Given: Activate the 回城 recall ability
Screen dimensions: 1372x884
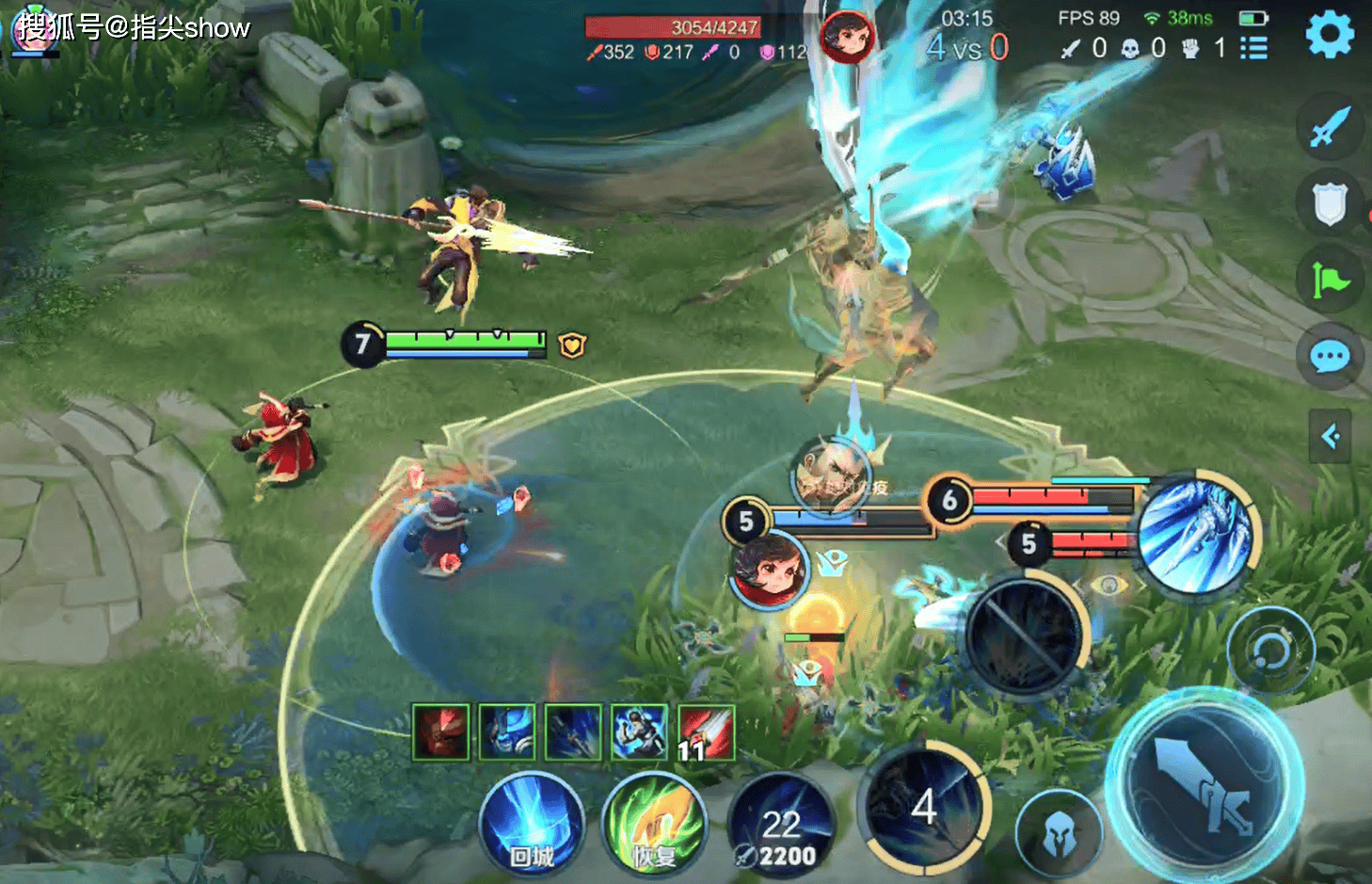Looking at the screenshot, I should (532, 826).
